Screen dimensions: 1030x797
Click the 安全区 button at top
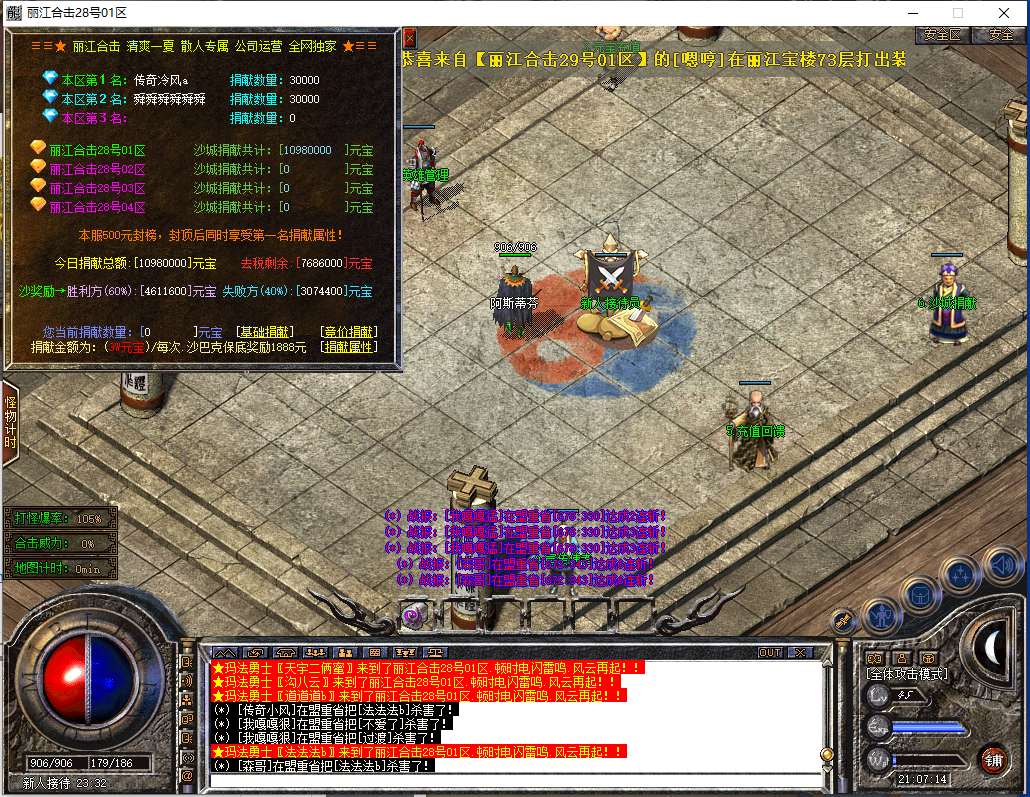(x=943, y=34)
